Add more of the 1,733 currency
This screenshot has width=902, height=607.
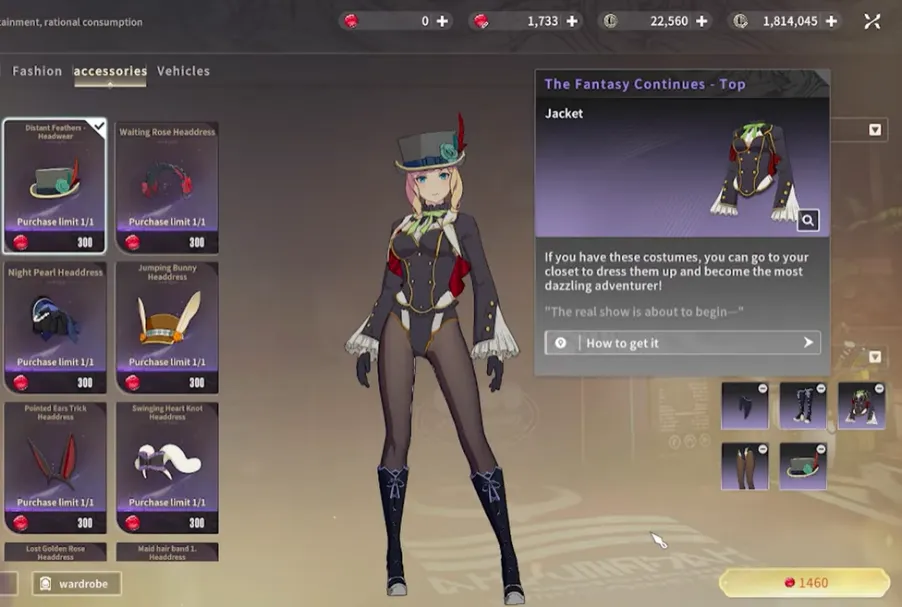pyautogui.click(x=572, y=21)
